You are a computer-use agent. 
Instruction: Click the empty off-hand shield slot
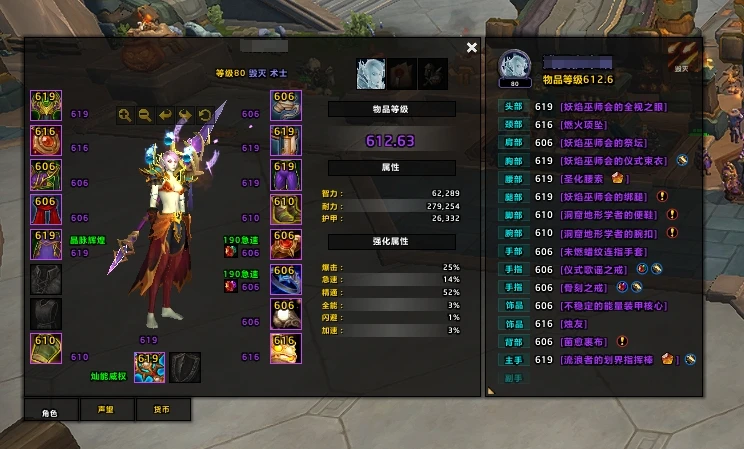click(185, 367)
